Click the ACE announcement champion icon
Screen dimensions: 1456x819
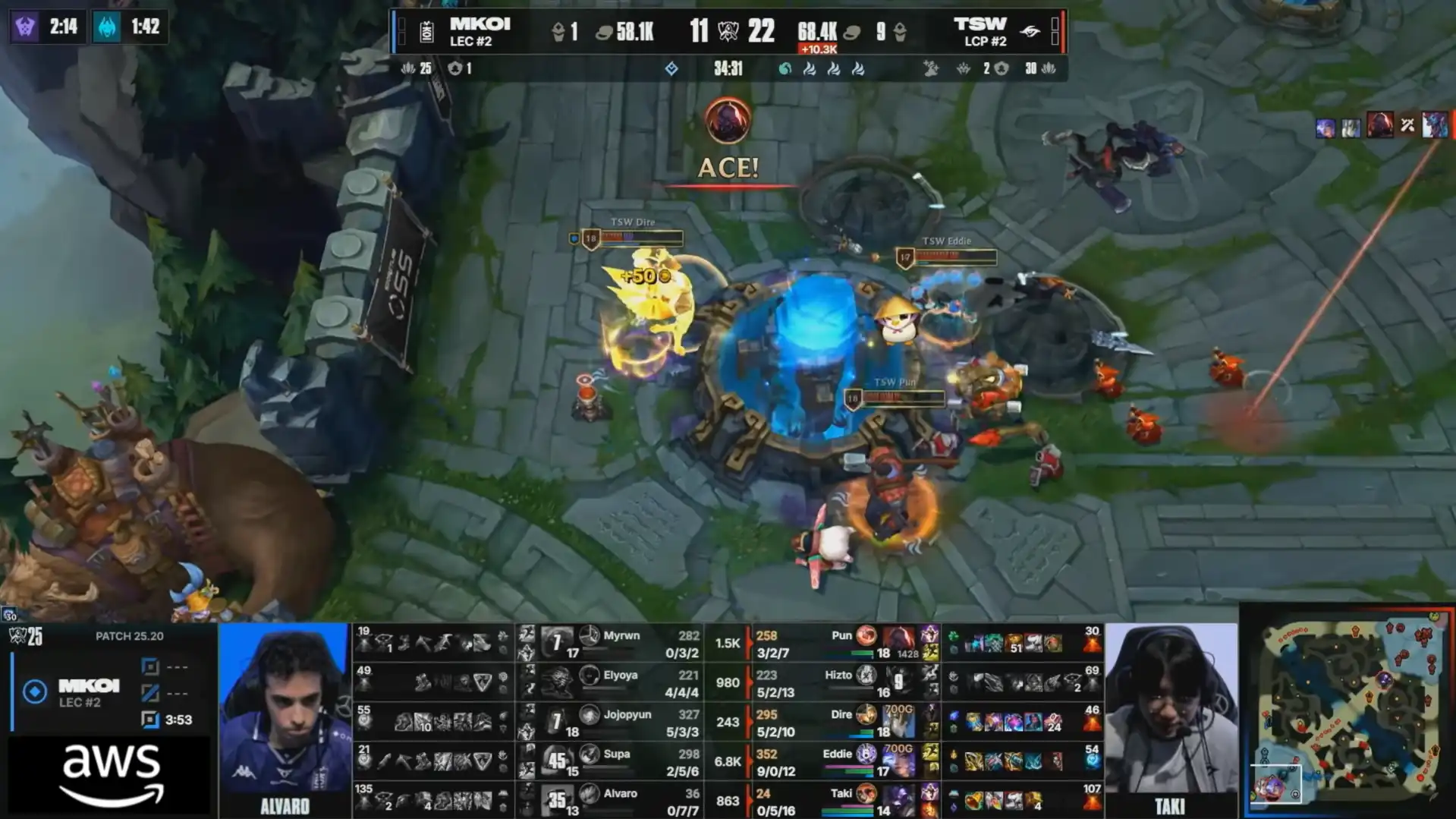tap(728, 120)
